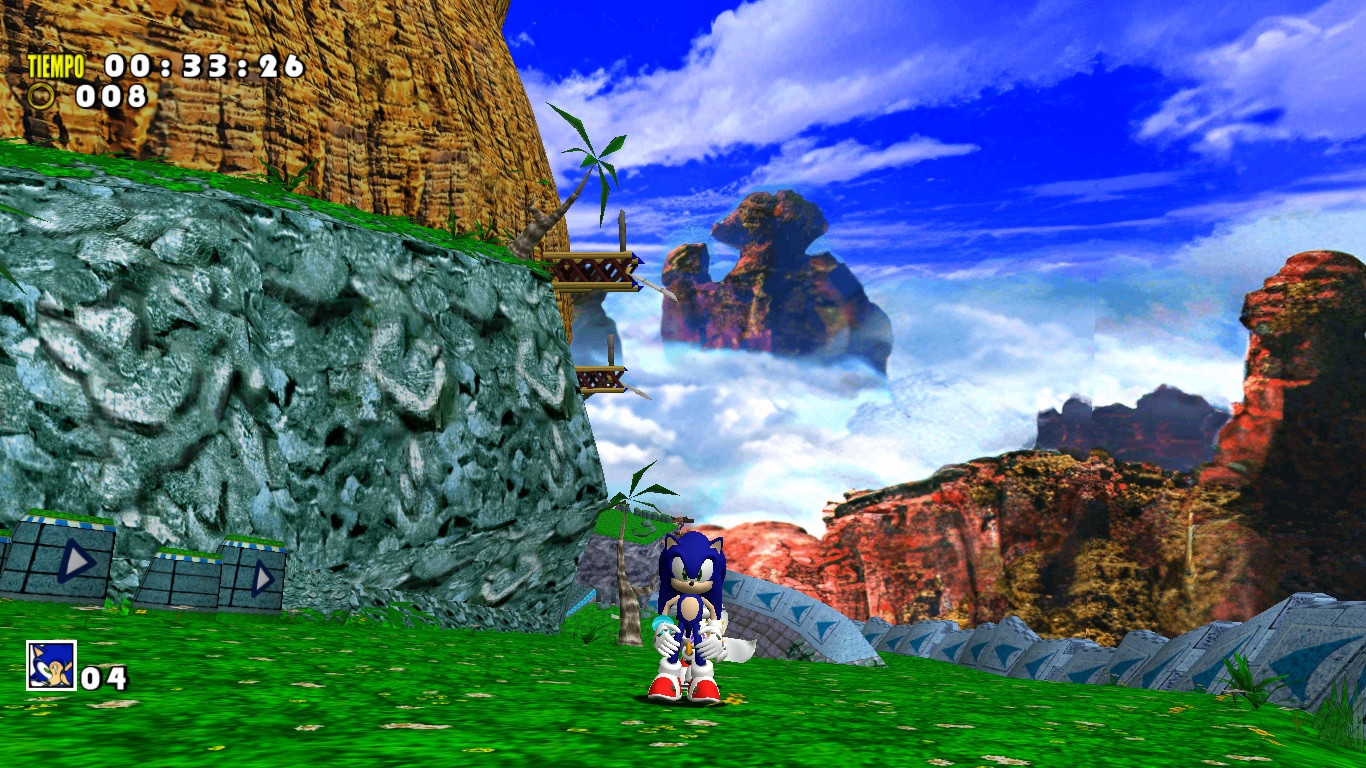Click the upper wooden plank platform
This screenshot has width=1366, height=768.
pyautogui.click(x=590, y=268)
